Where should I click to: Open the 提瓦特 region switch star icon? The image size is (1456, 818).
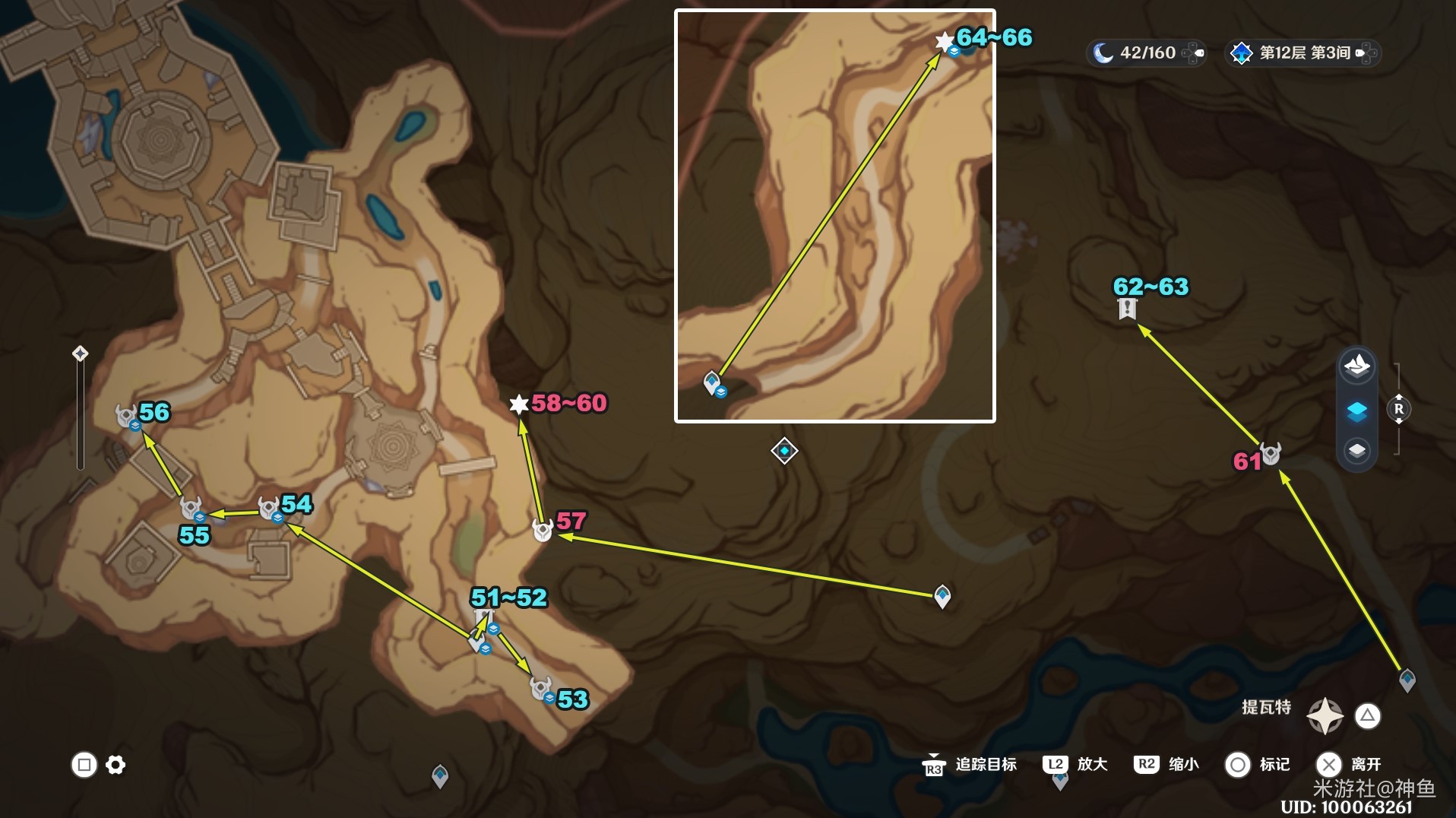(1325, 715)
